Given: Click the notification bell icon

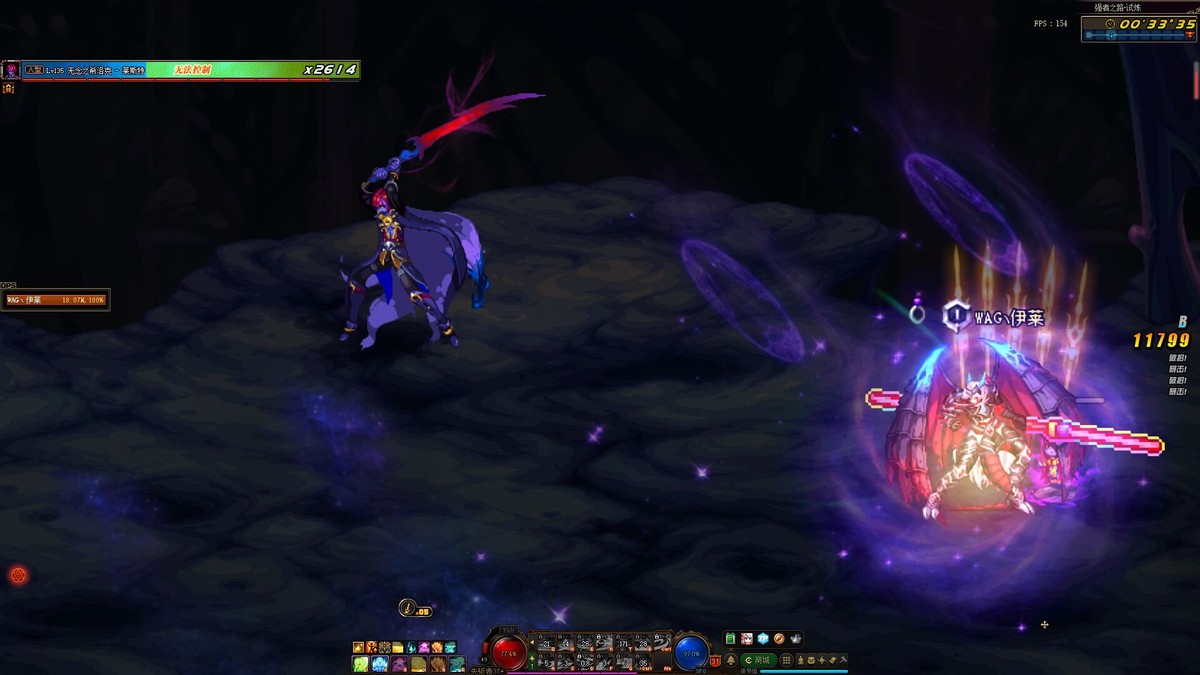Looking at the screenshot, I should [731, 660].
